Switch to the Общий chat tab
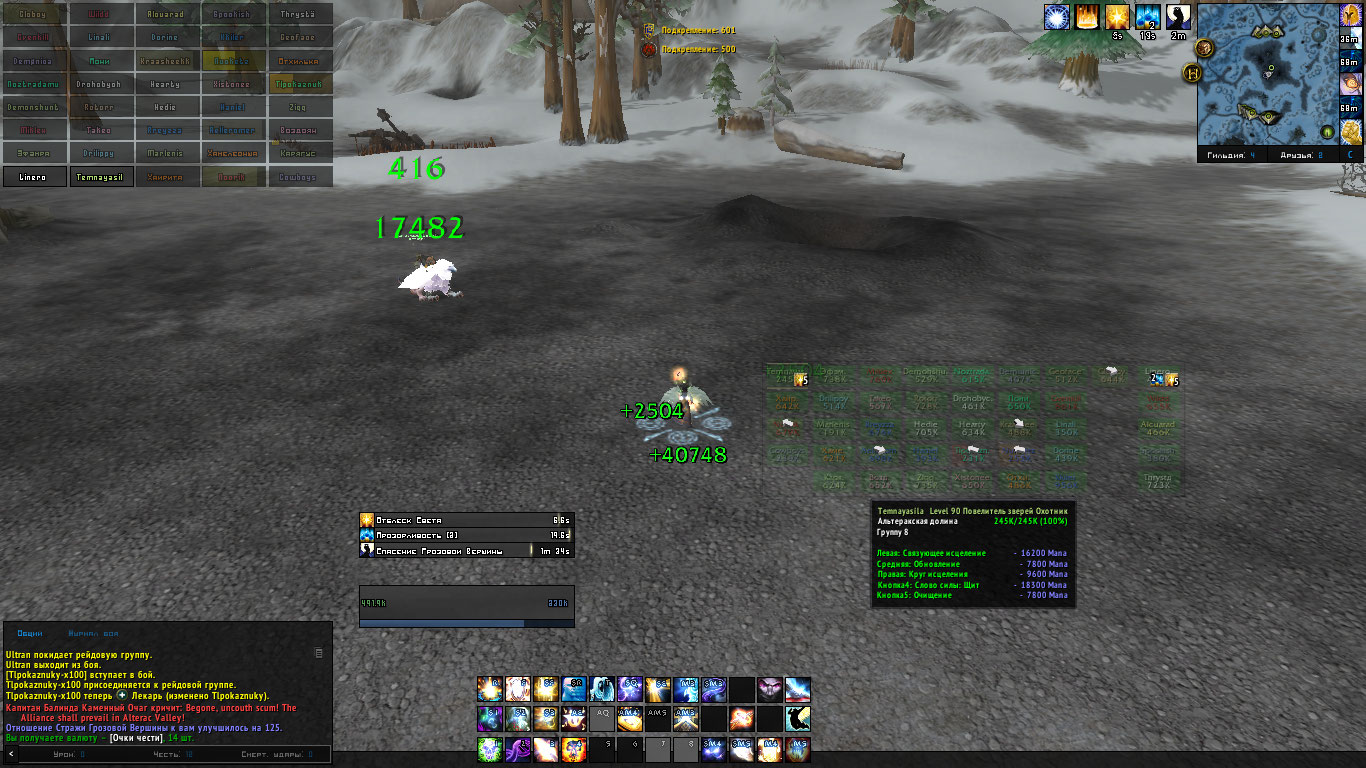 point(30,633)
